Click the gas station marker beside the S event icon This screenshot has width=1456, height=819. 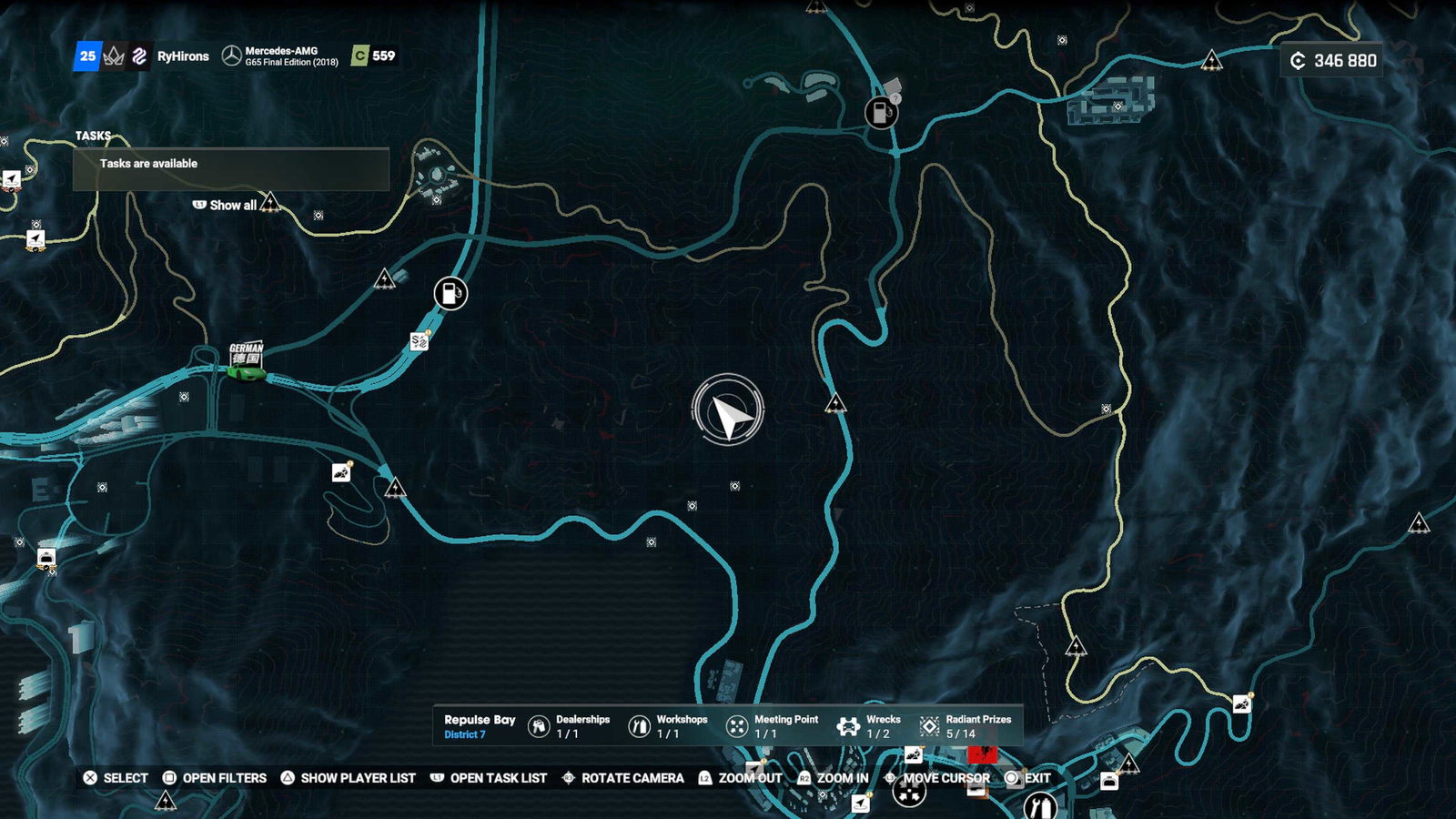click(x=450, y=293)
